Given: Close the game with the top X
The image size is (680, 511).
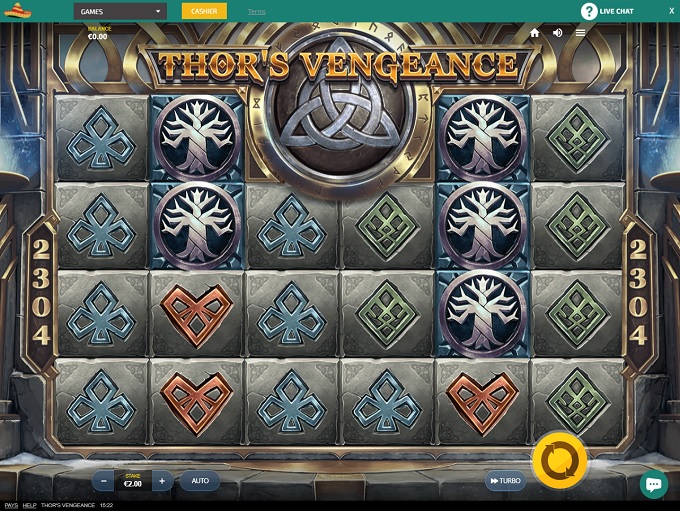Looking at the screenshot, I should tap(671, 11).
